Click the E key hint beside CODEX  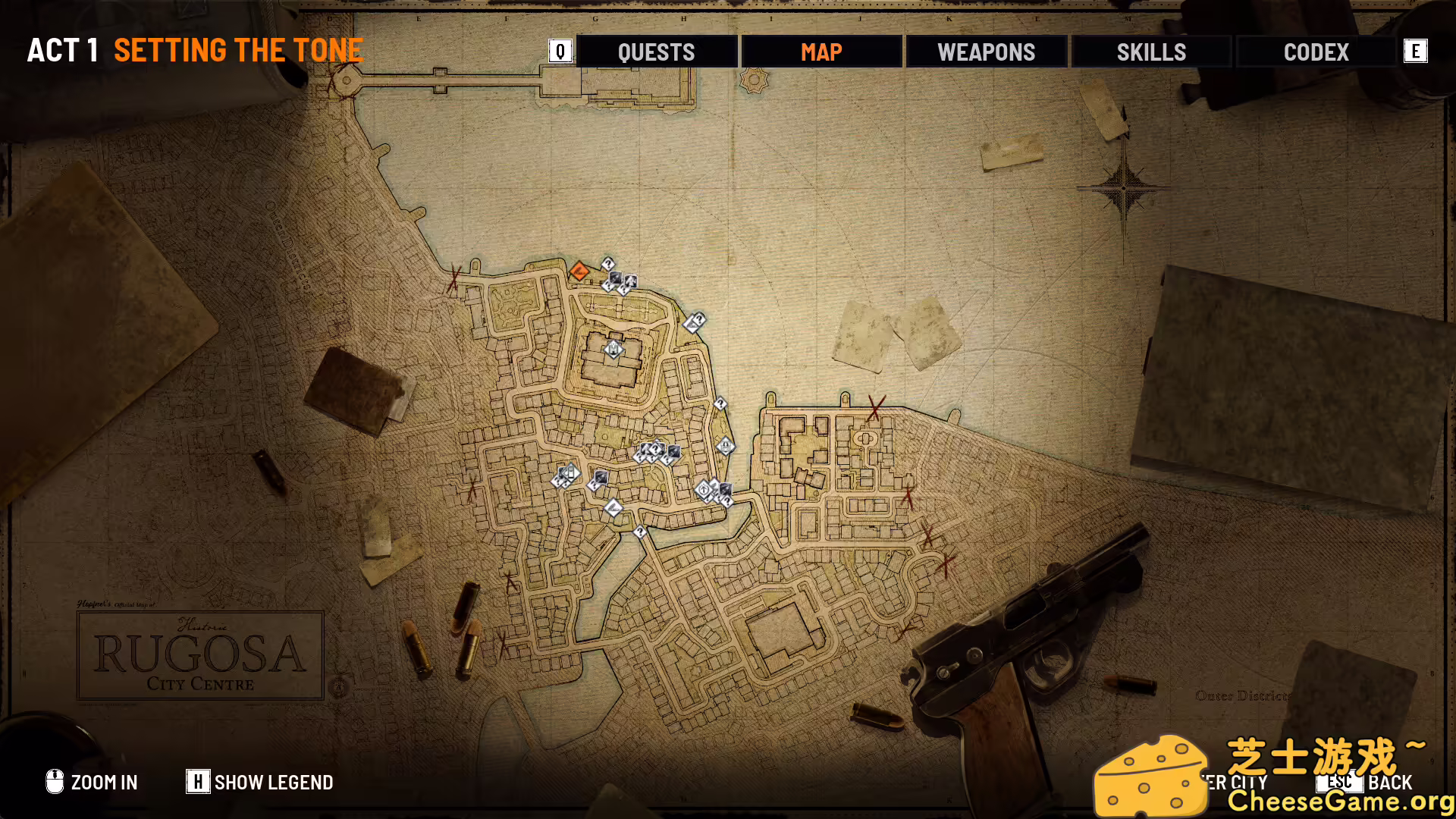point(1417,52)
